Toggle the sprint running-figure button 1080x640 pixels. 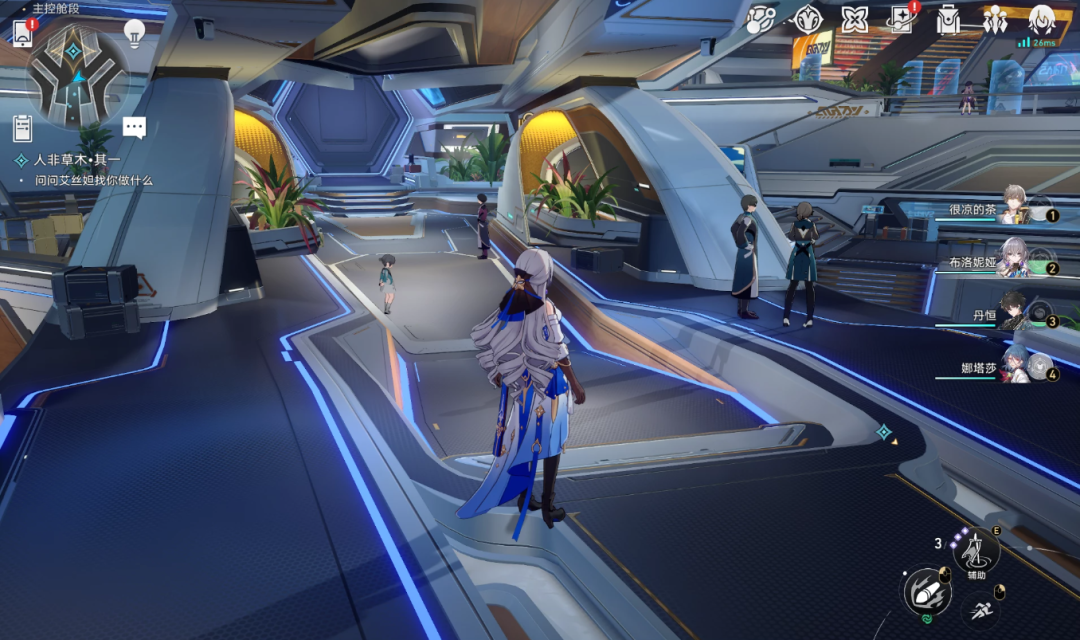[982, 610]
